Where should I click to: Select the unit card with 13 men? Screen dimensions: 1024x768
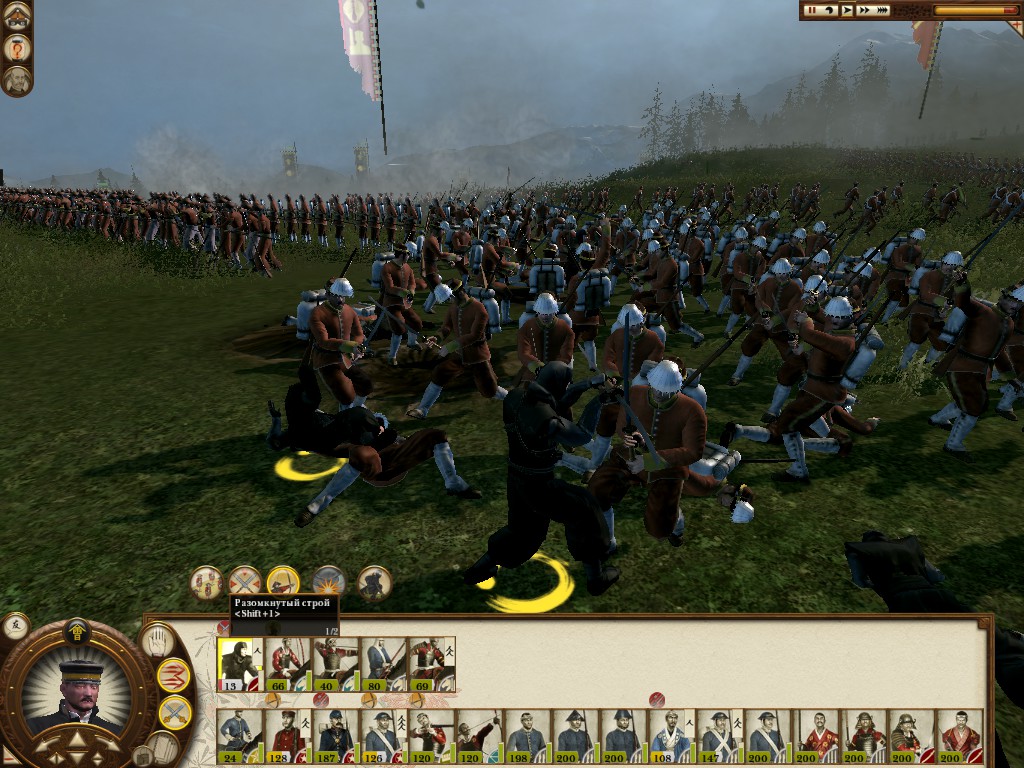pos(240,663)
